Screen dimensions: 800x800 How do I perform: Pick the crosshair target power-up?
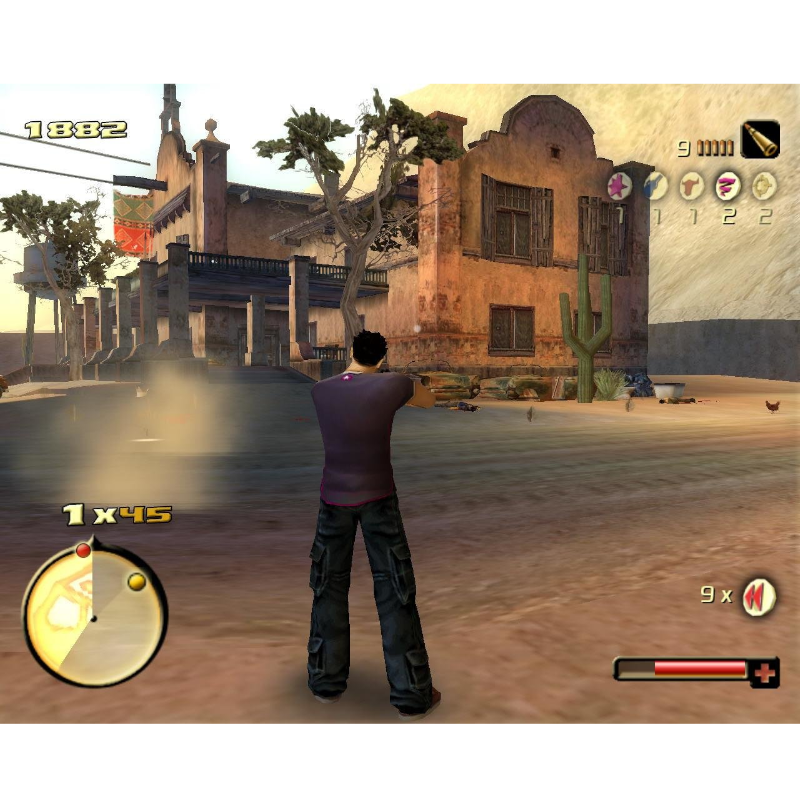tap(764, 186)
